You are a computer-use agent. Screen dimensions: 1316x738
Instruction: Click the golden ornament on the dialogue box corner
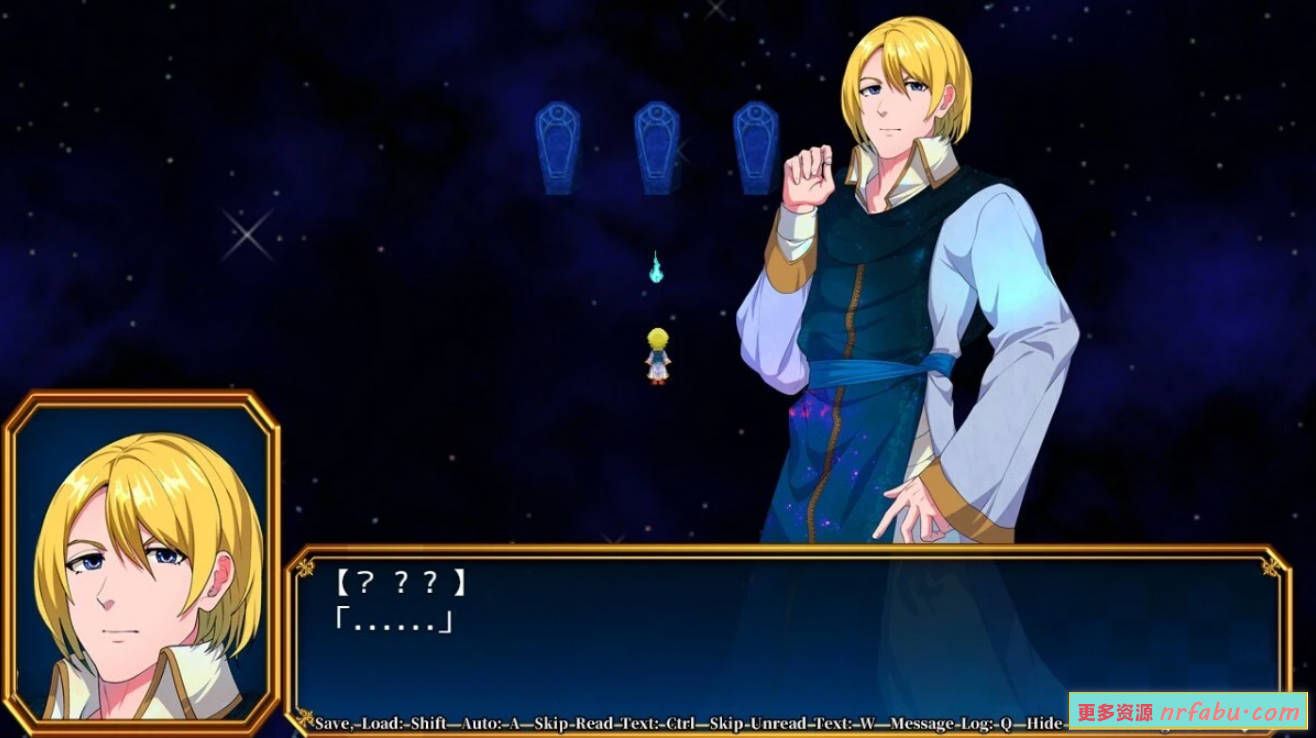305,570
